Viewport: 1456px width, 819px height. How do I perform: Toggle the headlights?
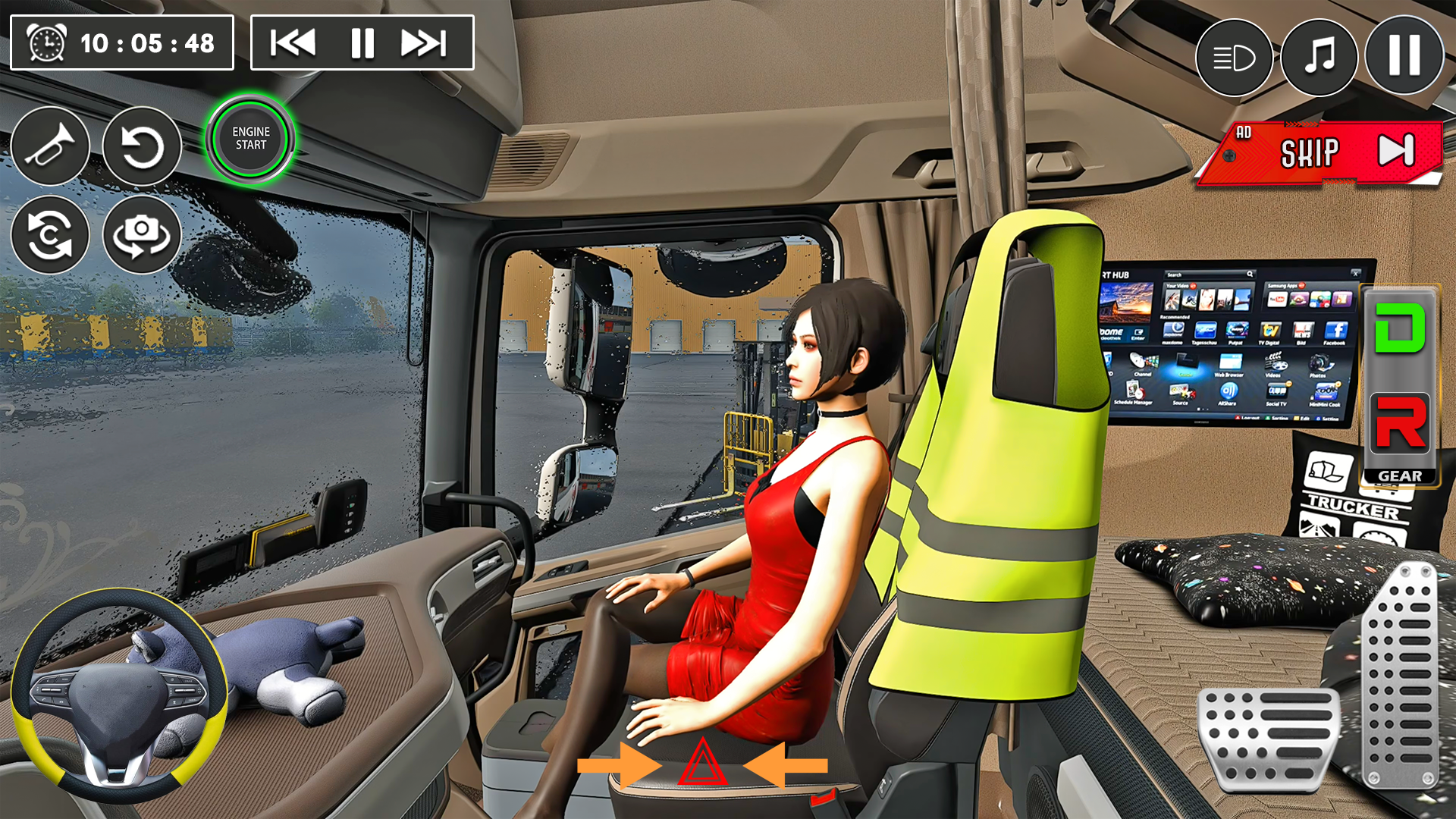click(1234, 57)
